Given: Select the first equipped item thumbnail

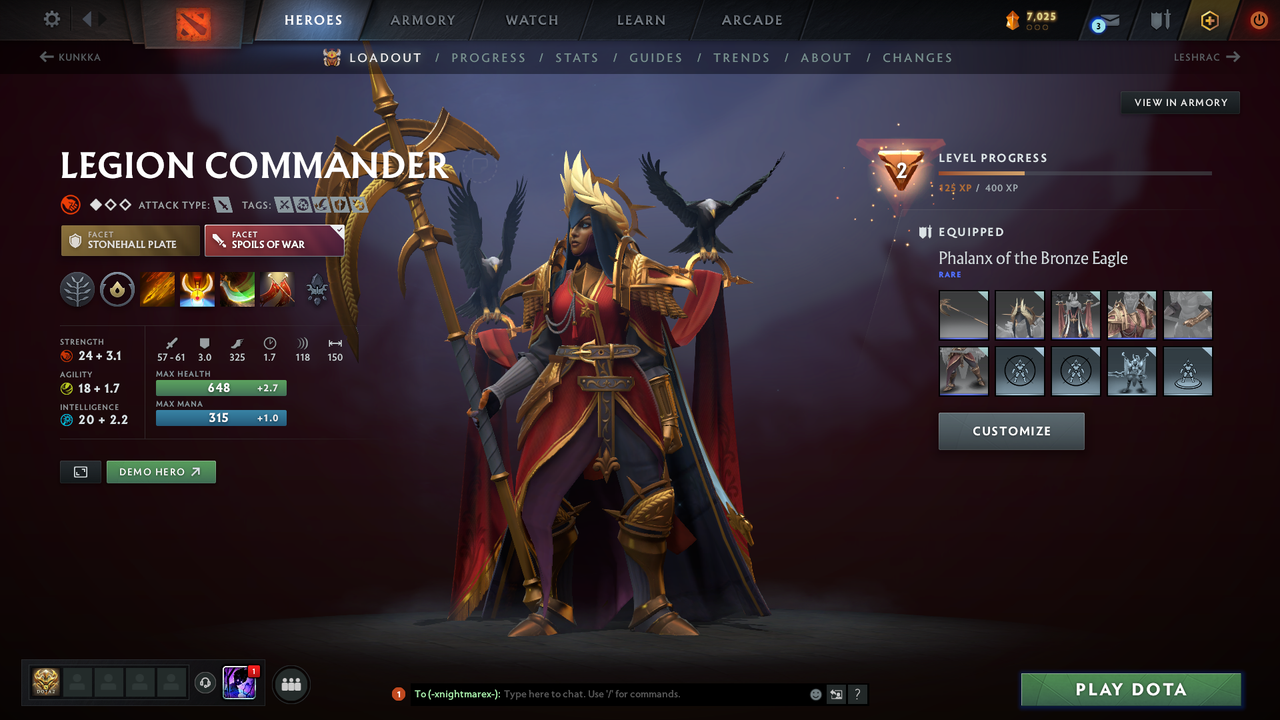Looking at the screenshot, I should (963, 314).
